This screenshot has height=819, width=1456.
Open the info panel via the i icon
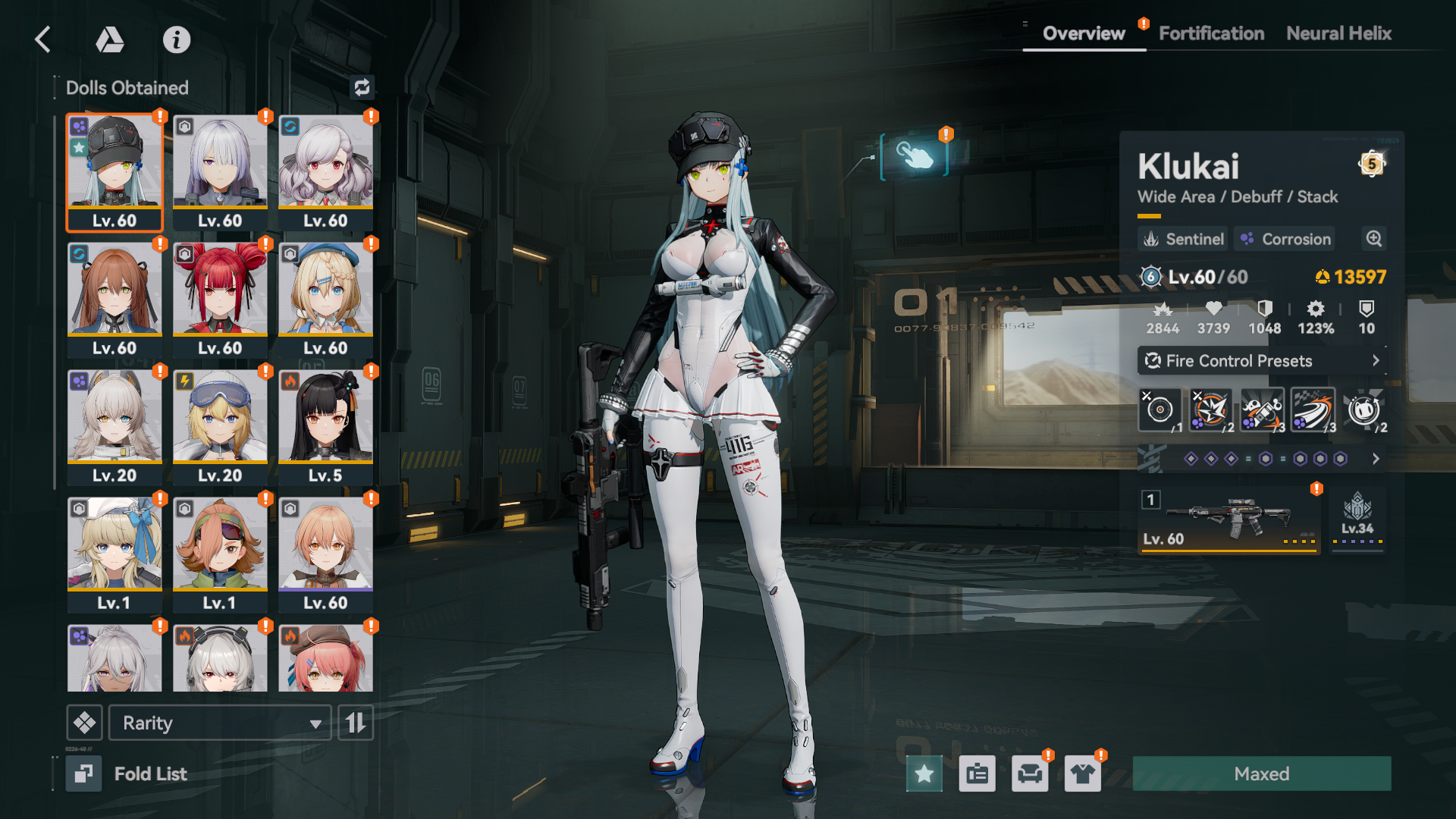pyautogui.click(x=177, y=40)
